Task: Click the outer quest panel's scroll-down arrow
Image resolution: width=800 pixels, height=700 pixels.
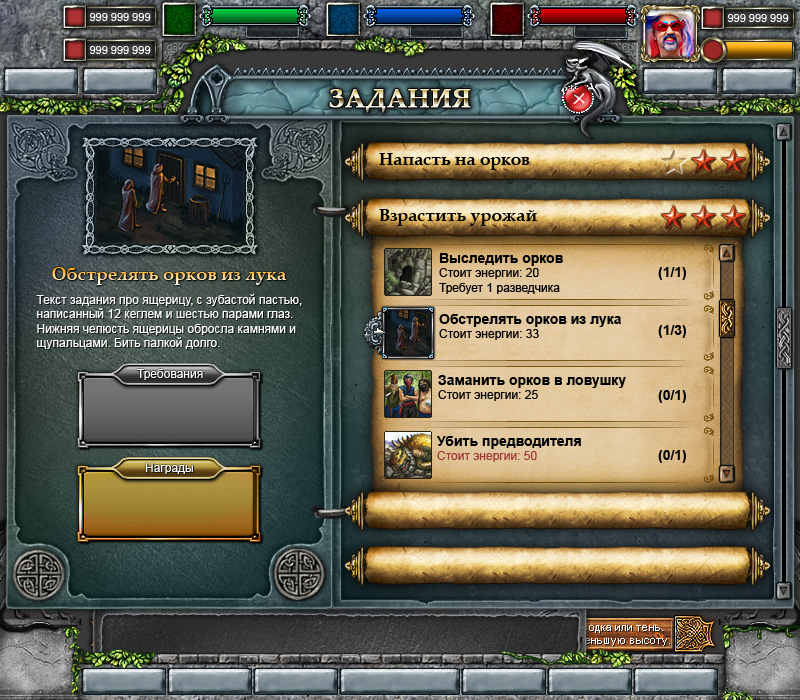Action: click(784, 591)
